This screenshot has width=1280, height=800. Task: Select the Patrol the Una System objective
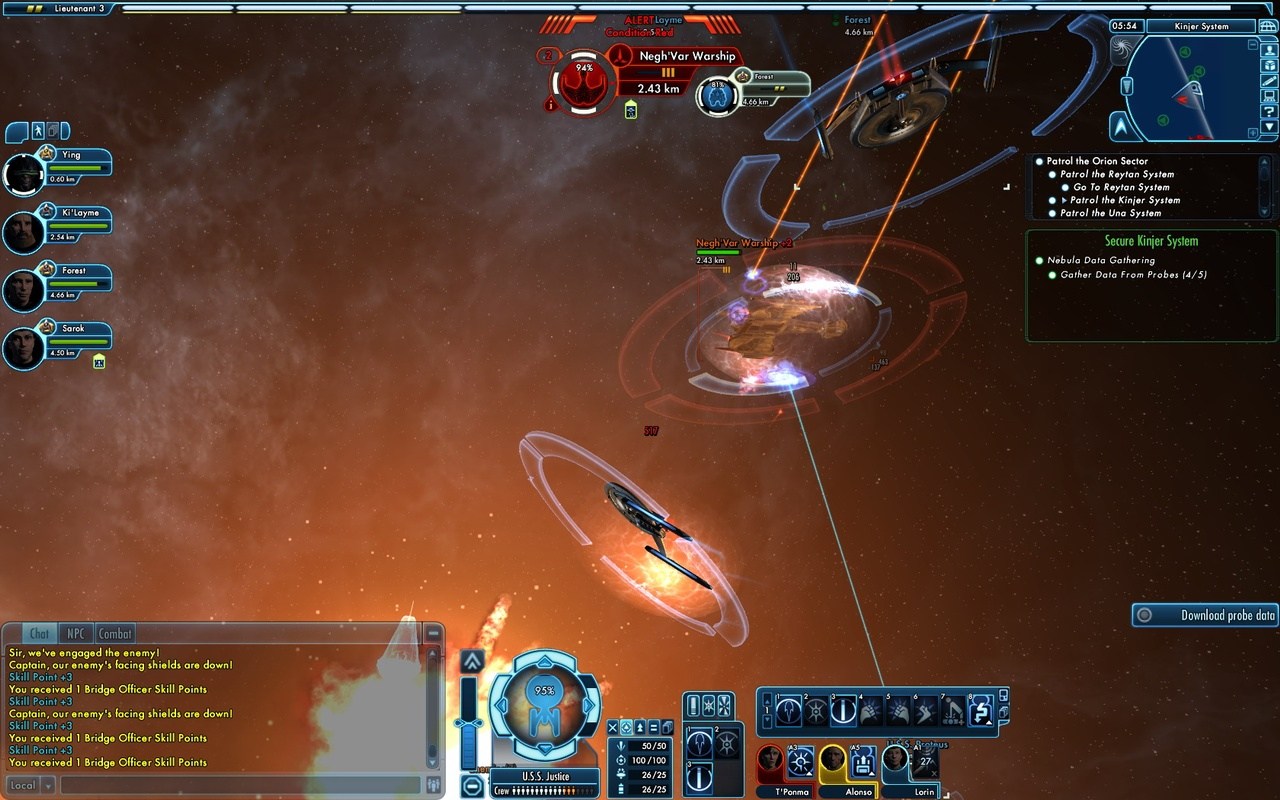click(x=1110, y=213)
